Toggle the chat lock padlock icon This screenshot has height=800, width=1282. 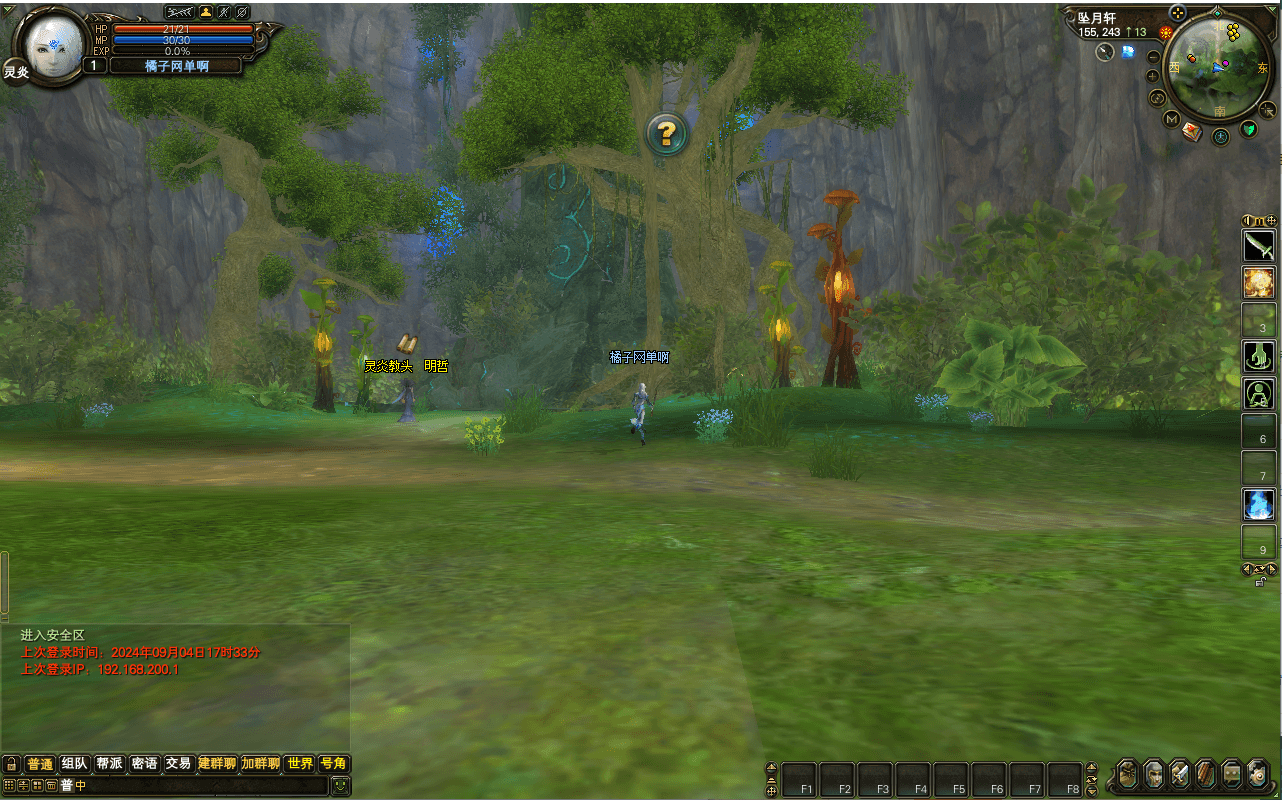point(11,764)
